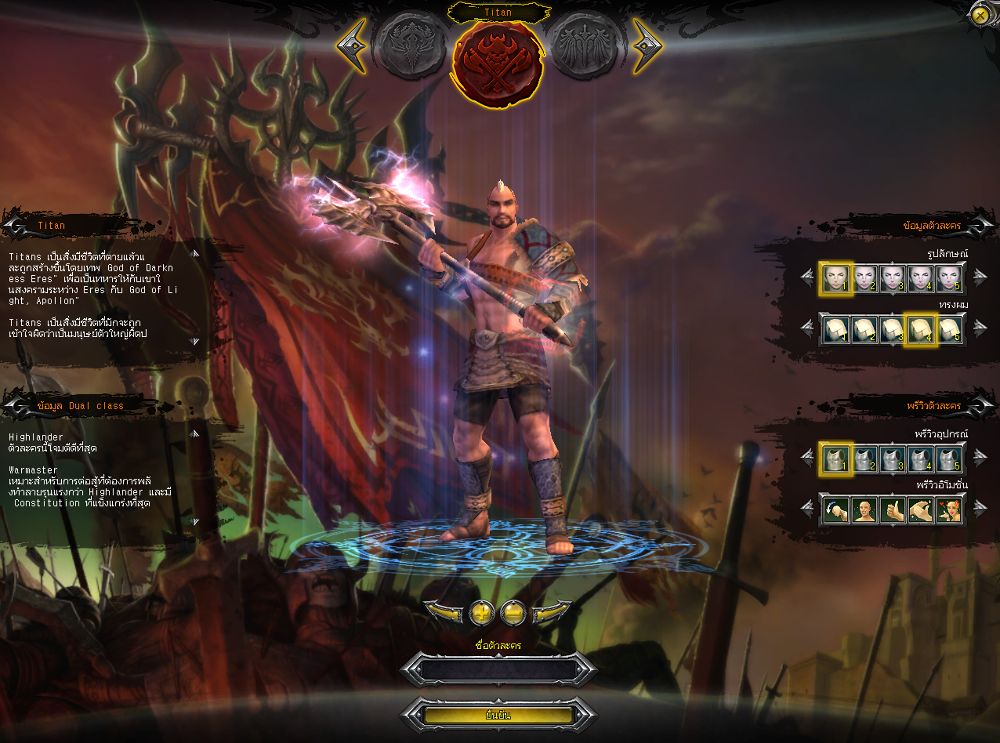Click the character name input field

point(499,669)
